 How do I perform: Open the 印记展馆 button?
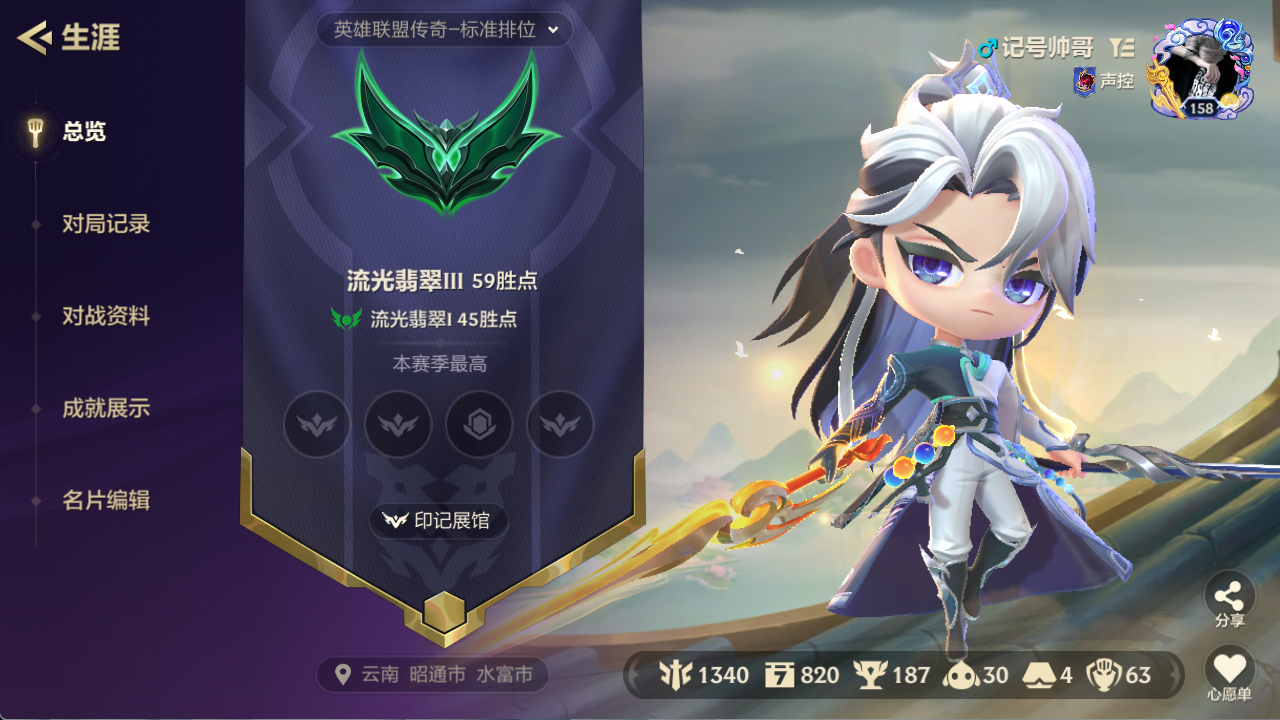[x=439, y=521]
